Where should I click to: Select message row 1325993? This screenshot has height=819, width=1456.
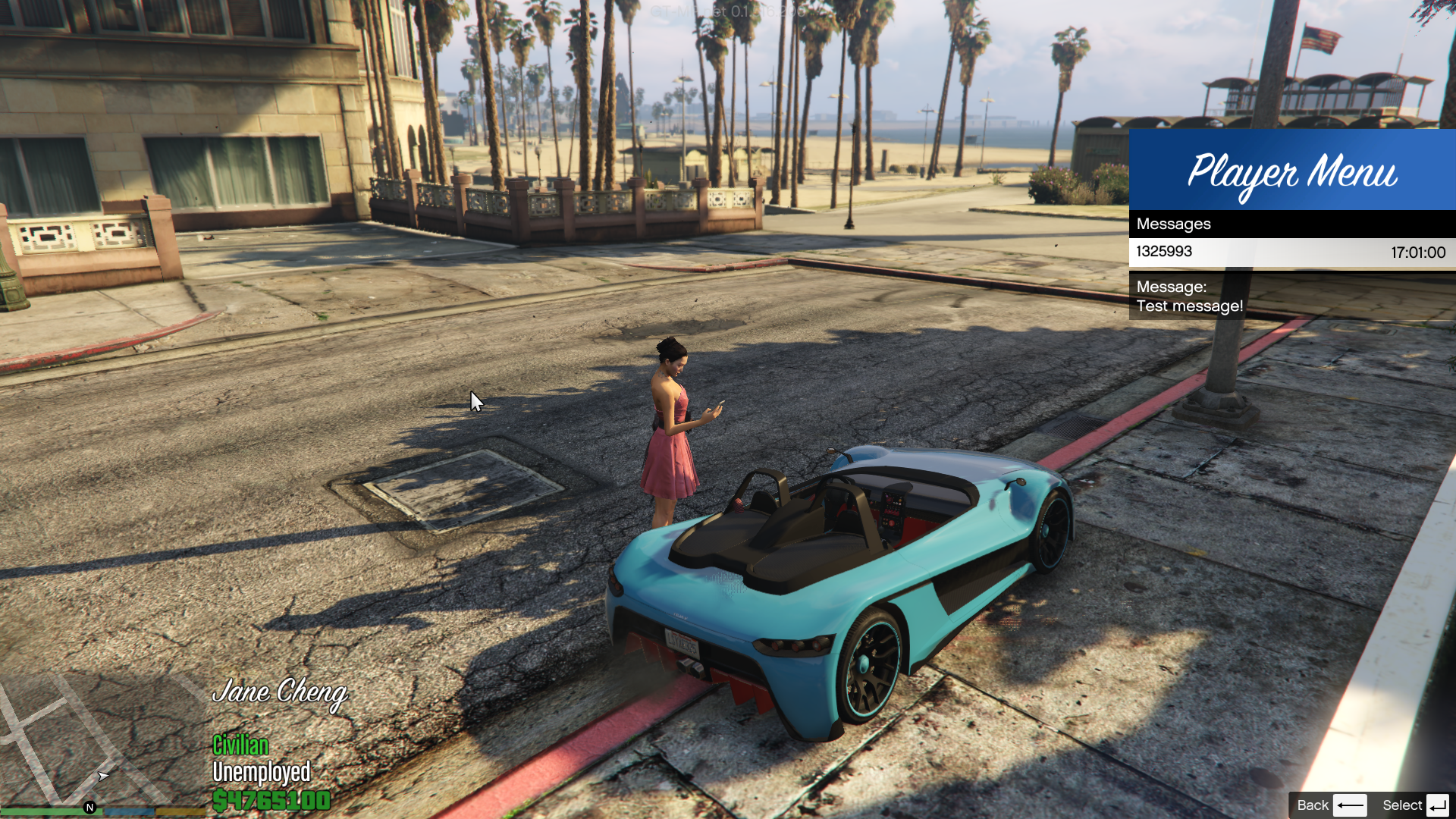[1291, 253]
